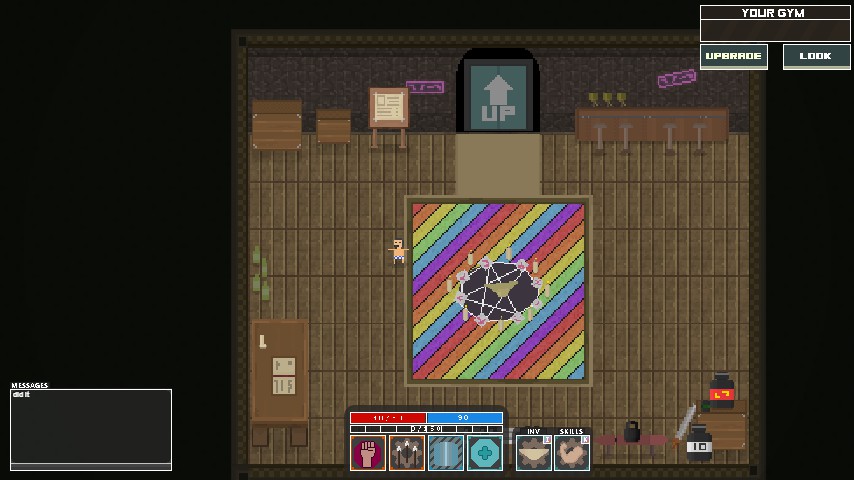
Task: Use the blue shield block ability
Action: 446,453
